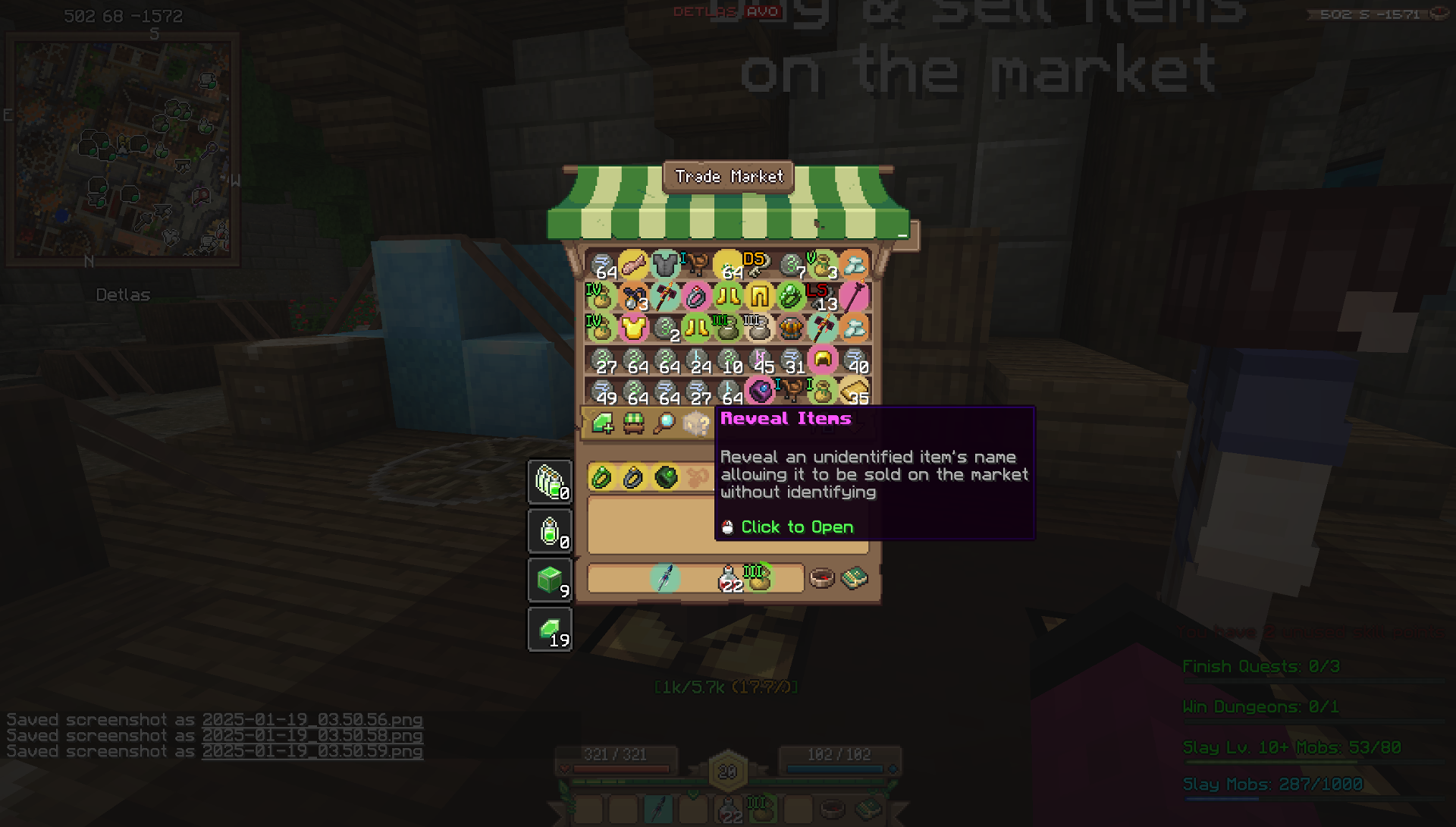Open the green market stall icon
1456x827 pixels.
(634, 423)
